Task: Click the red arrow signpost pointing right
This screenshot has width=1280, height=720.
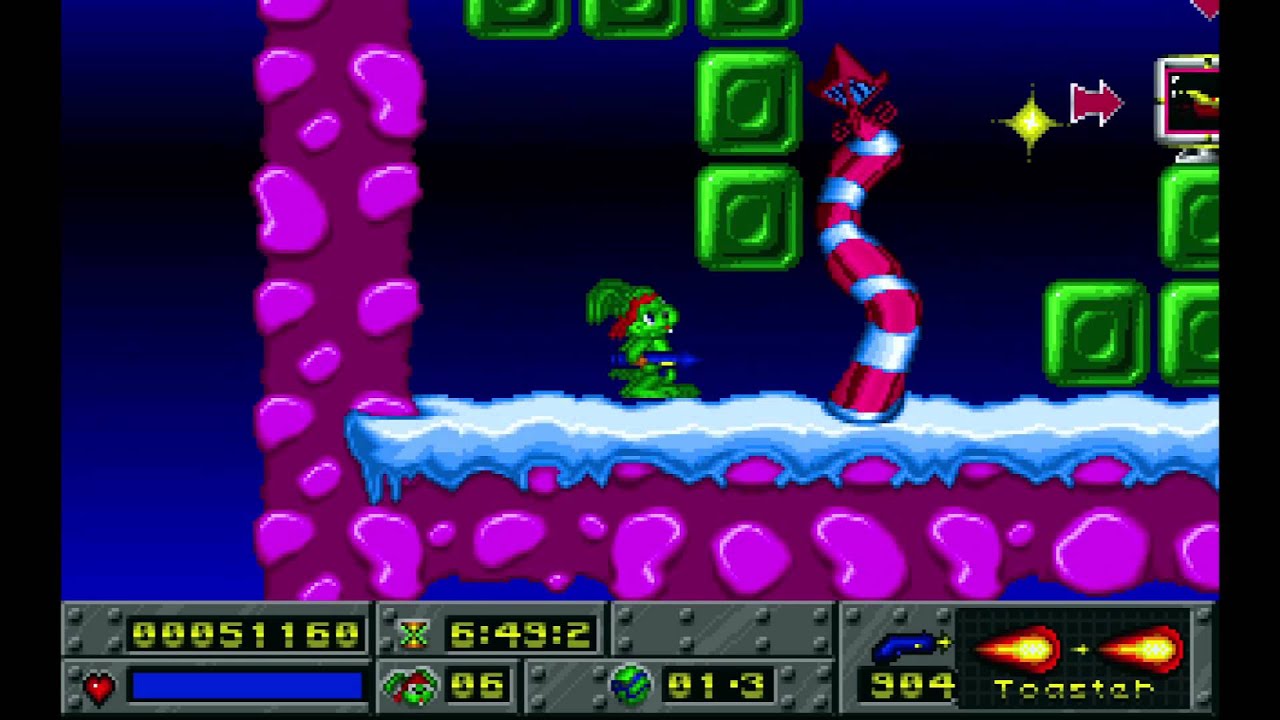Action: click(1093, 102)
